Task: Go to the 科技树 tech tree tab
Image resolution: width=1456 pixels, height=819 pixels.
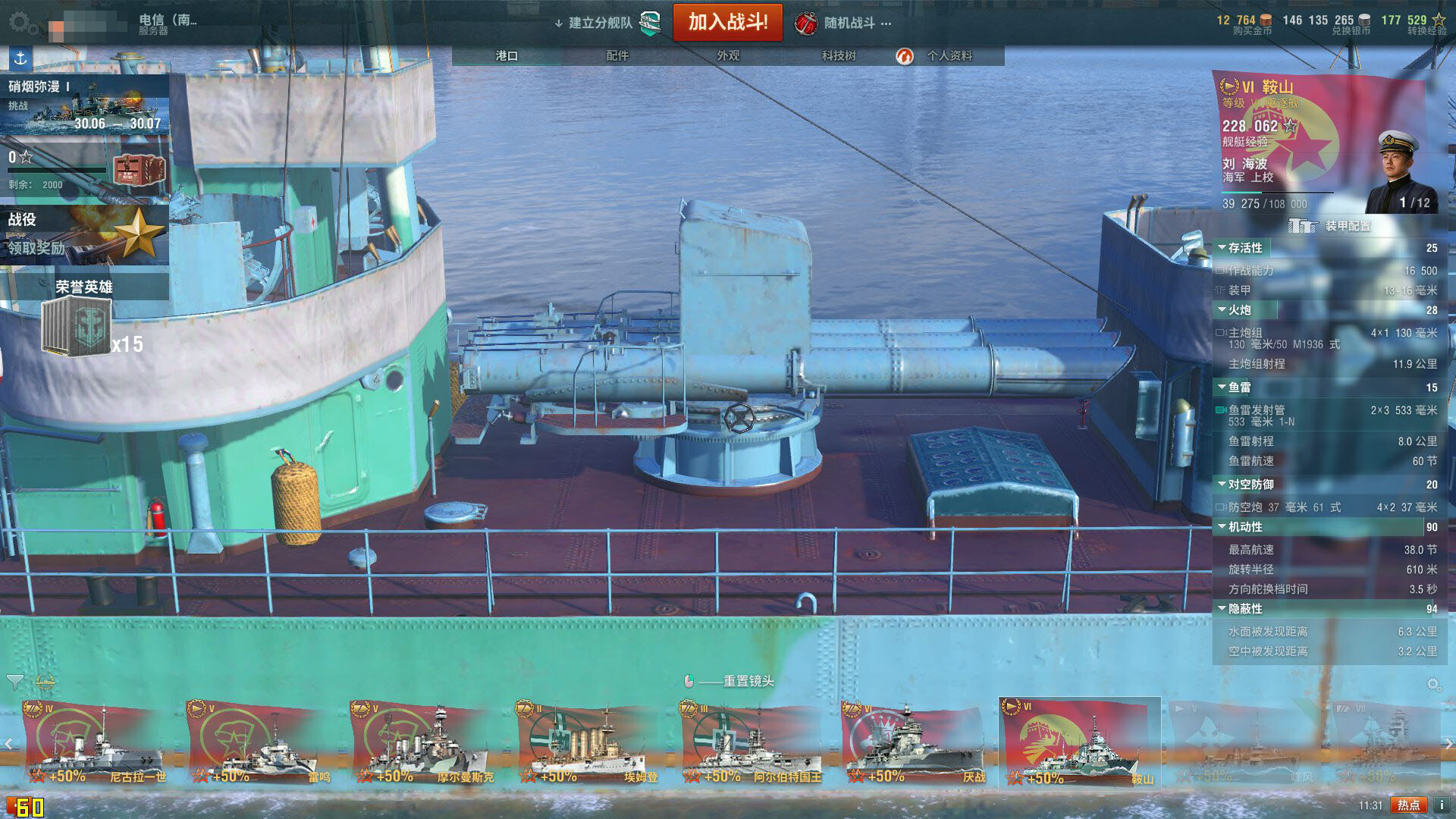Action: click(838, 56)
